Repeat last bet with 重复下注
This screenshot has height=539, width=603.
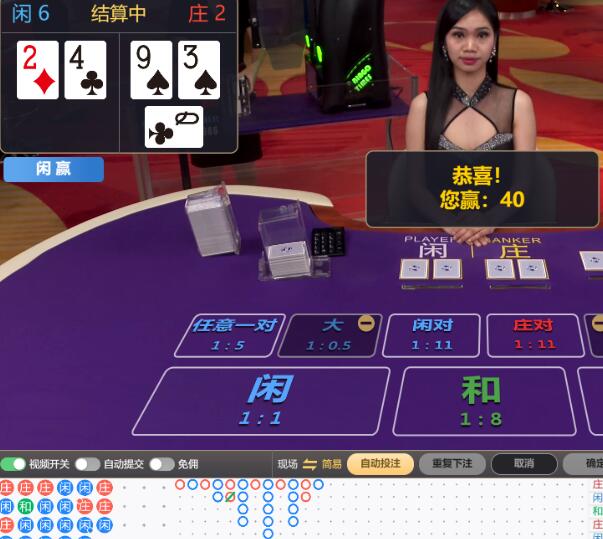pos(452,464)
